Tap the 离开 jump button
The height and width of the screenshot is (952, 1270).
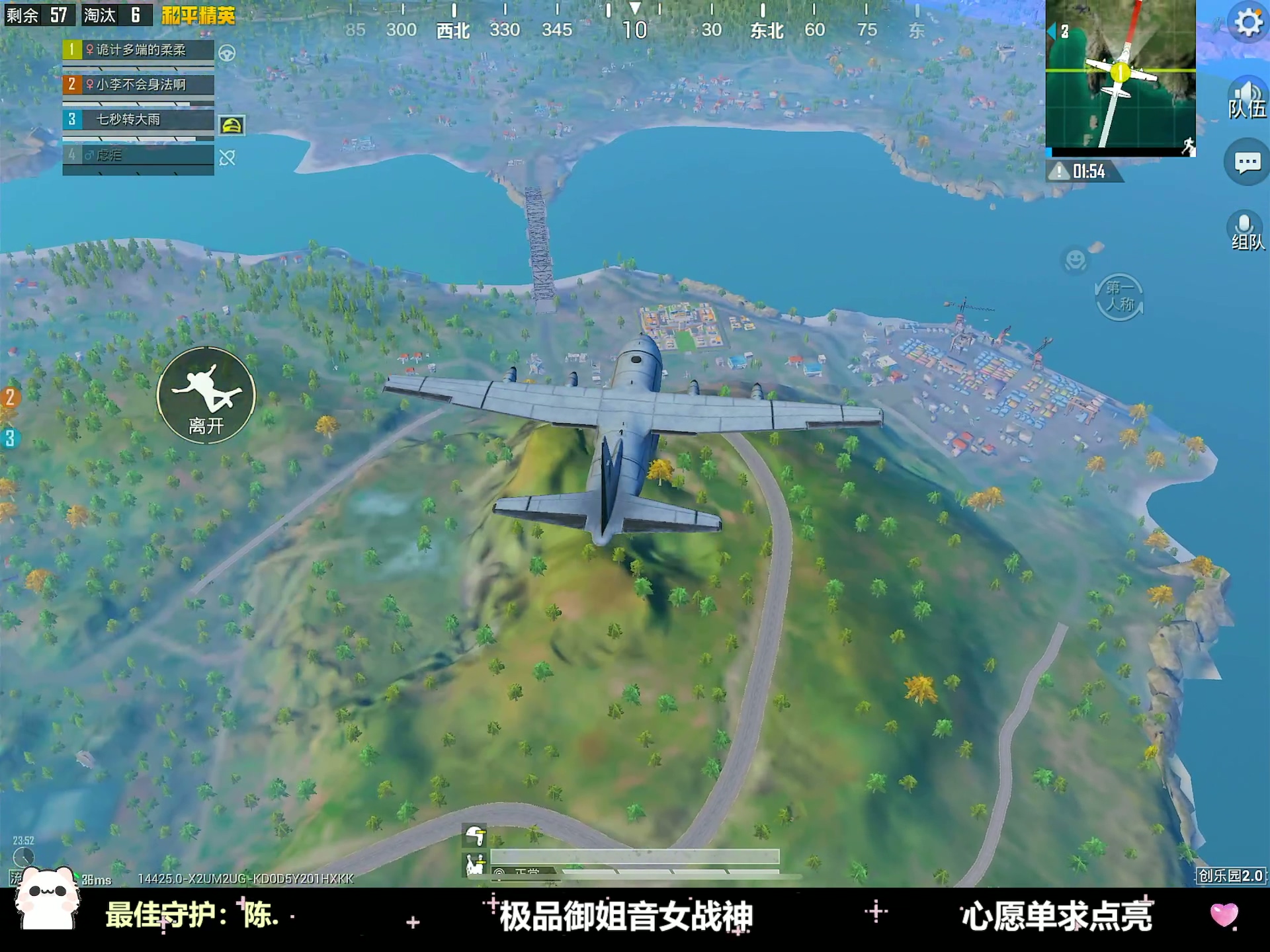tap(206, 395)
